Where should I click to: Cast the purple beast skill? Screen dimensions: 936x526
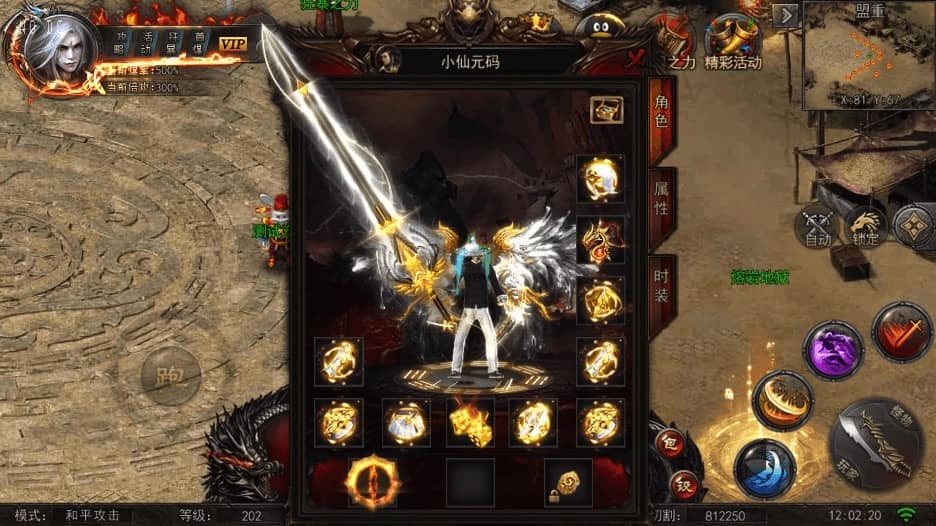833,351
